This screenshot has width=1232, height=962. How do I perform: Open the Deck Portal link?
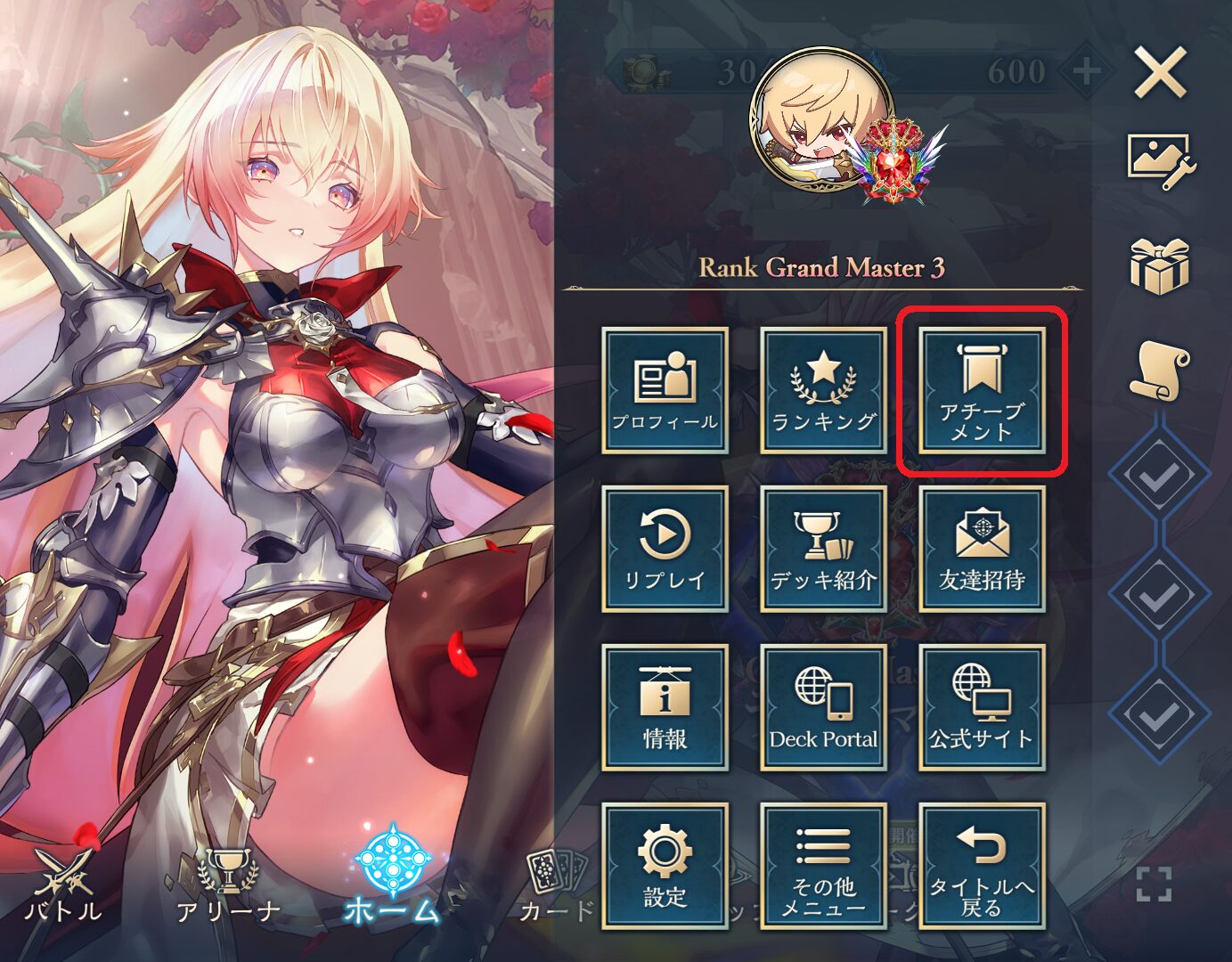(823, 707)
